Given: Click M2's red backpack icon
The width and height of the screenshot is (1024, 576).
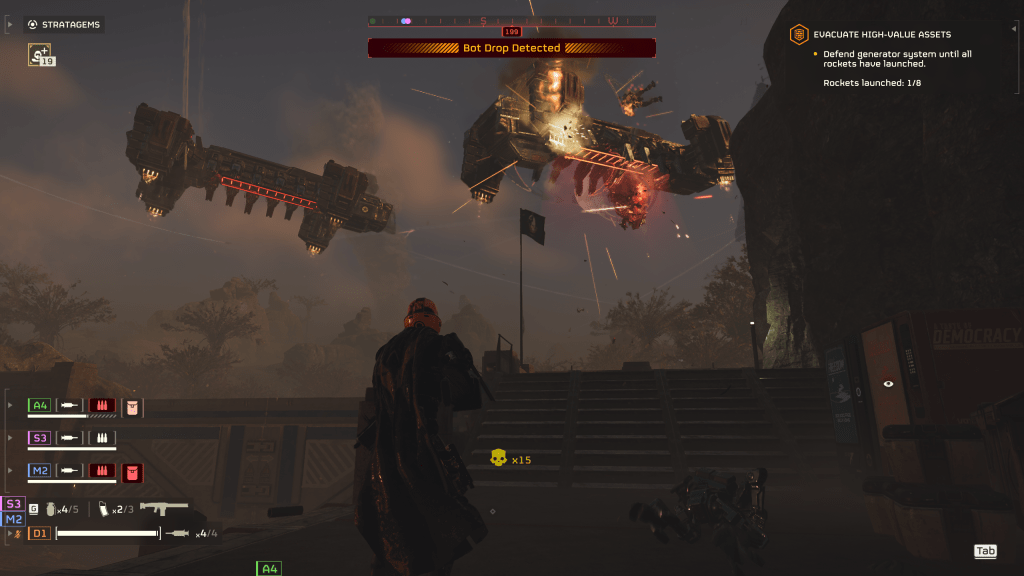Looking at the screenshot, I should point(132,470).
